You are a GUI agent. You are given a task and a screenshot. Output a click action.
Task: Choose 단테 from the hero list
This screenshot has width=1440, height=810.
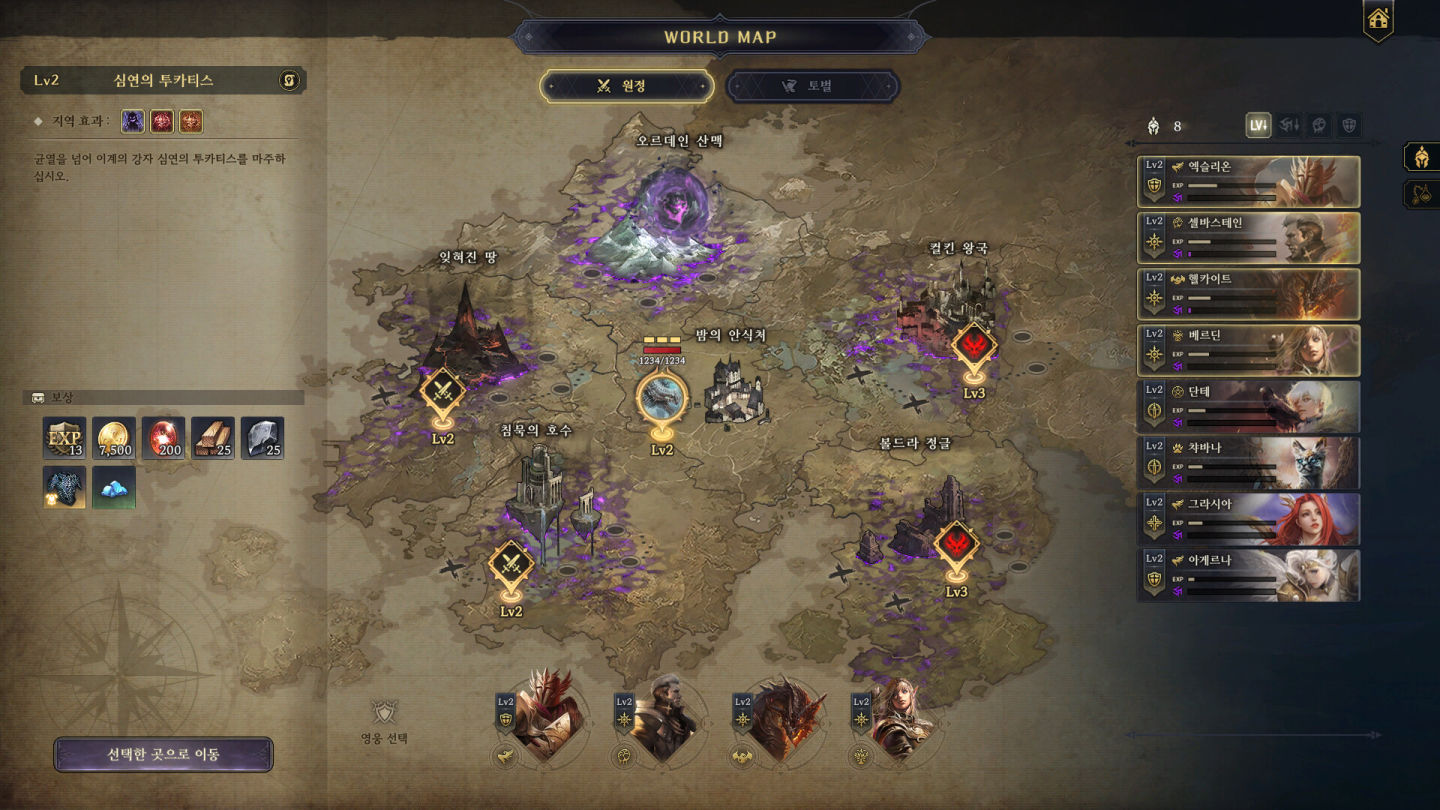(1248, 405)
